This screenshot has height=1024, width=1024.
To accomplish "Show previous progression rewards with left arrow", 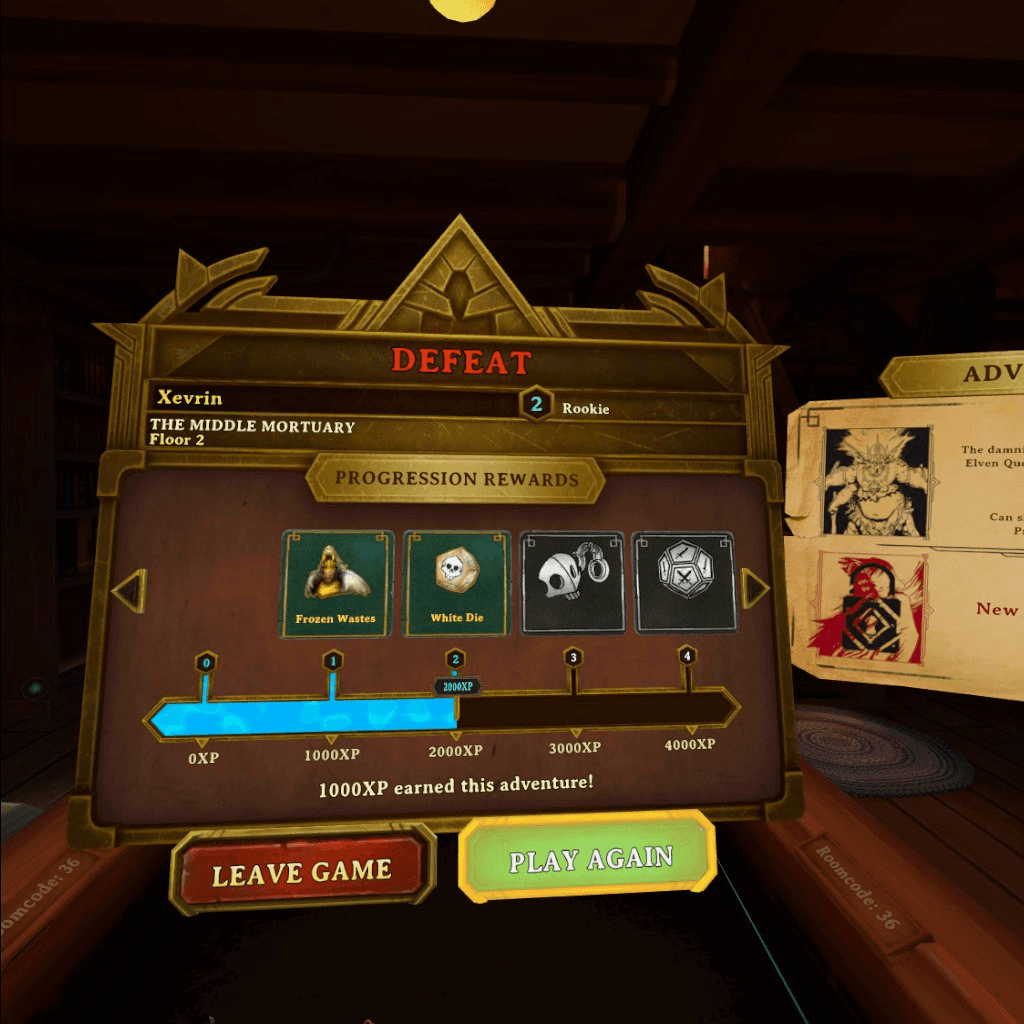I will pyautogui.click(x=130, y=590).
